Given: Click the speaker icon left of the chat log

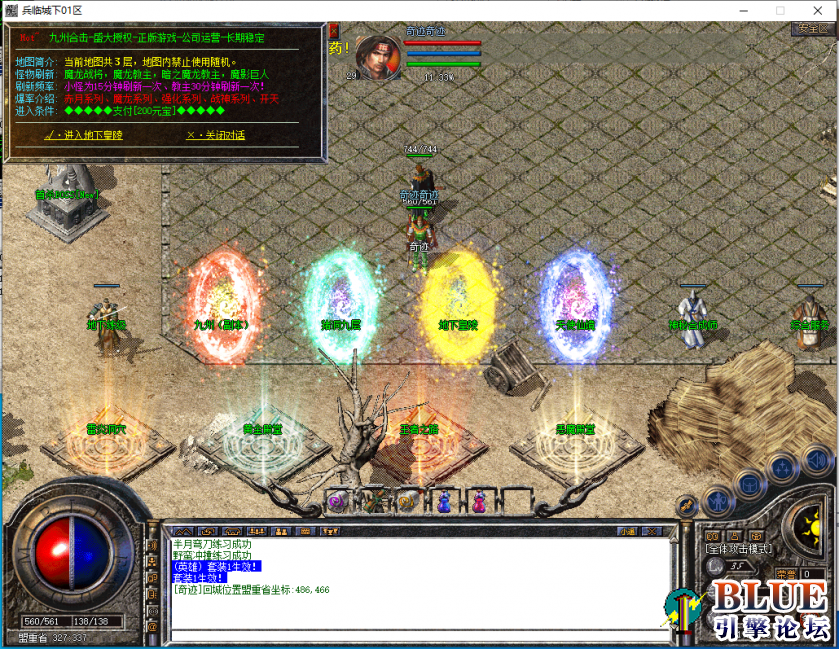Looking at the screenshot, I should coord(153,546).
